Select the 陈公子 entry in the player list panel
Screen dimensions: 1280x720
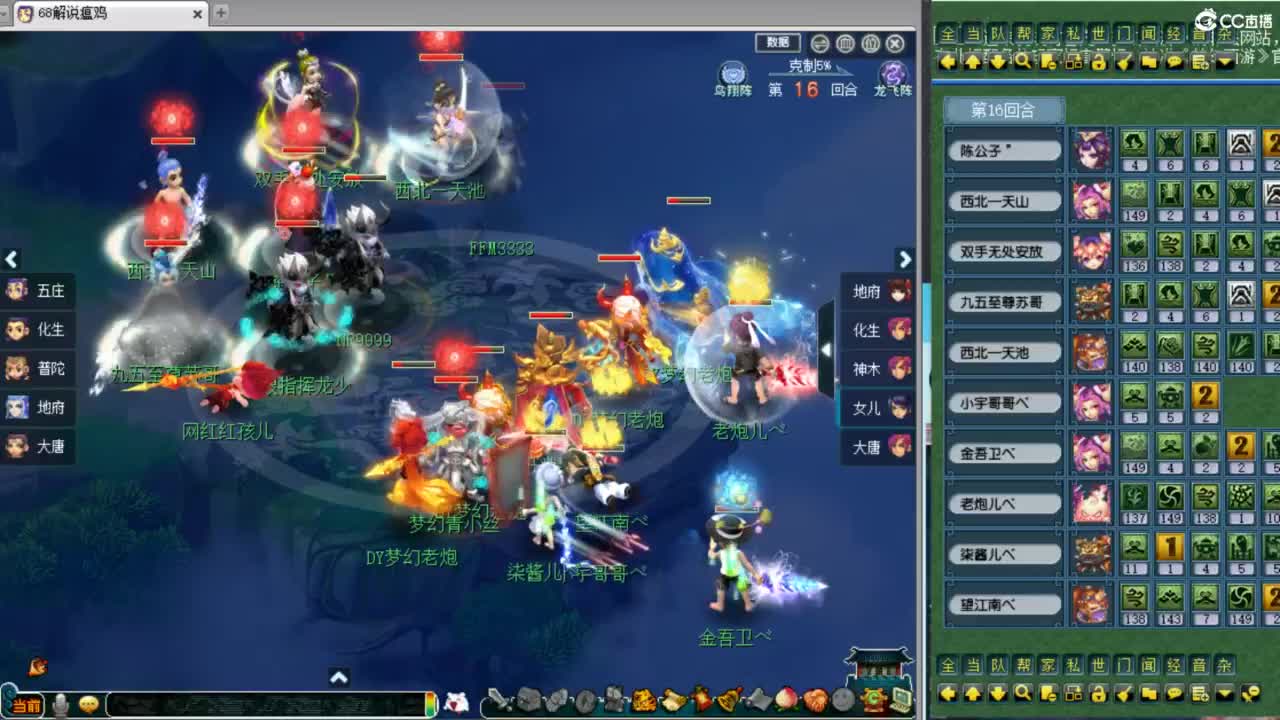[x=1004, y=149]
